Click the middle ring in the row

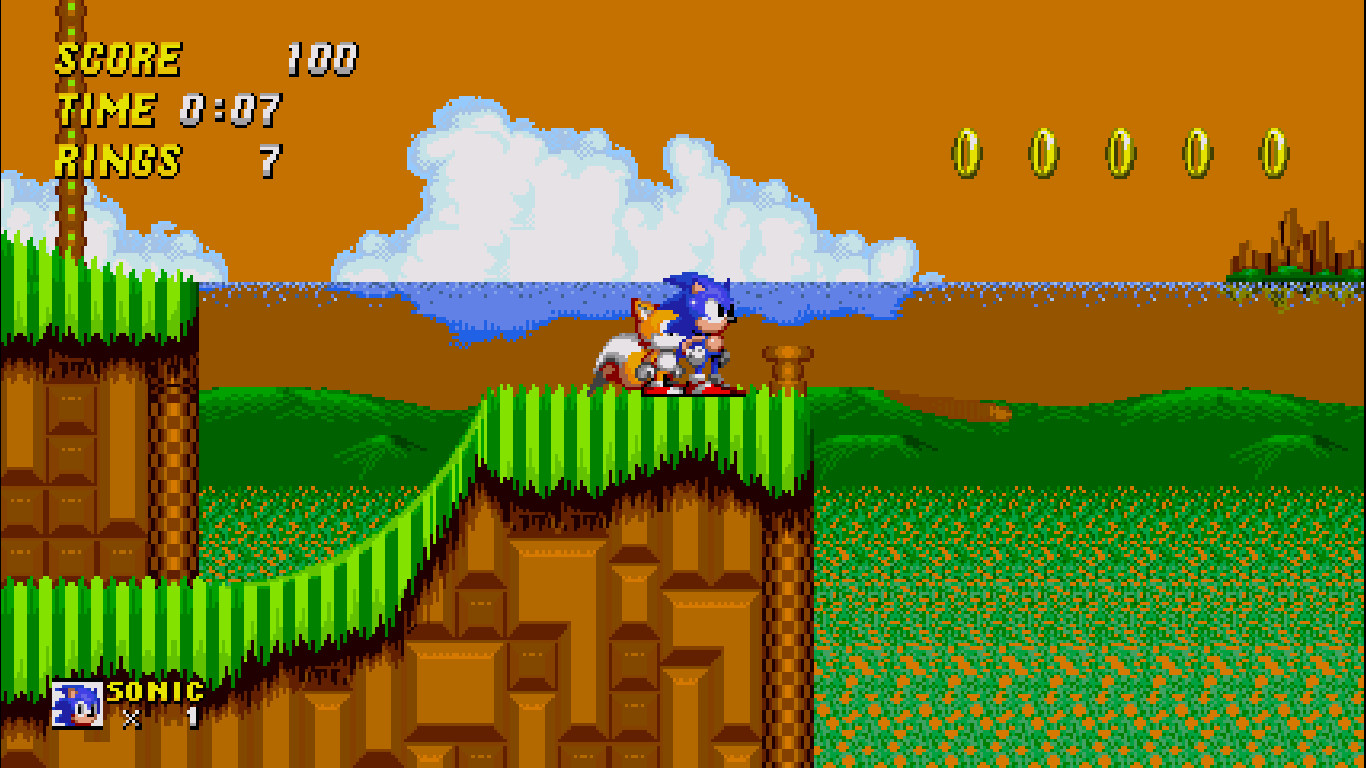[x=1120, y=150]
